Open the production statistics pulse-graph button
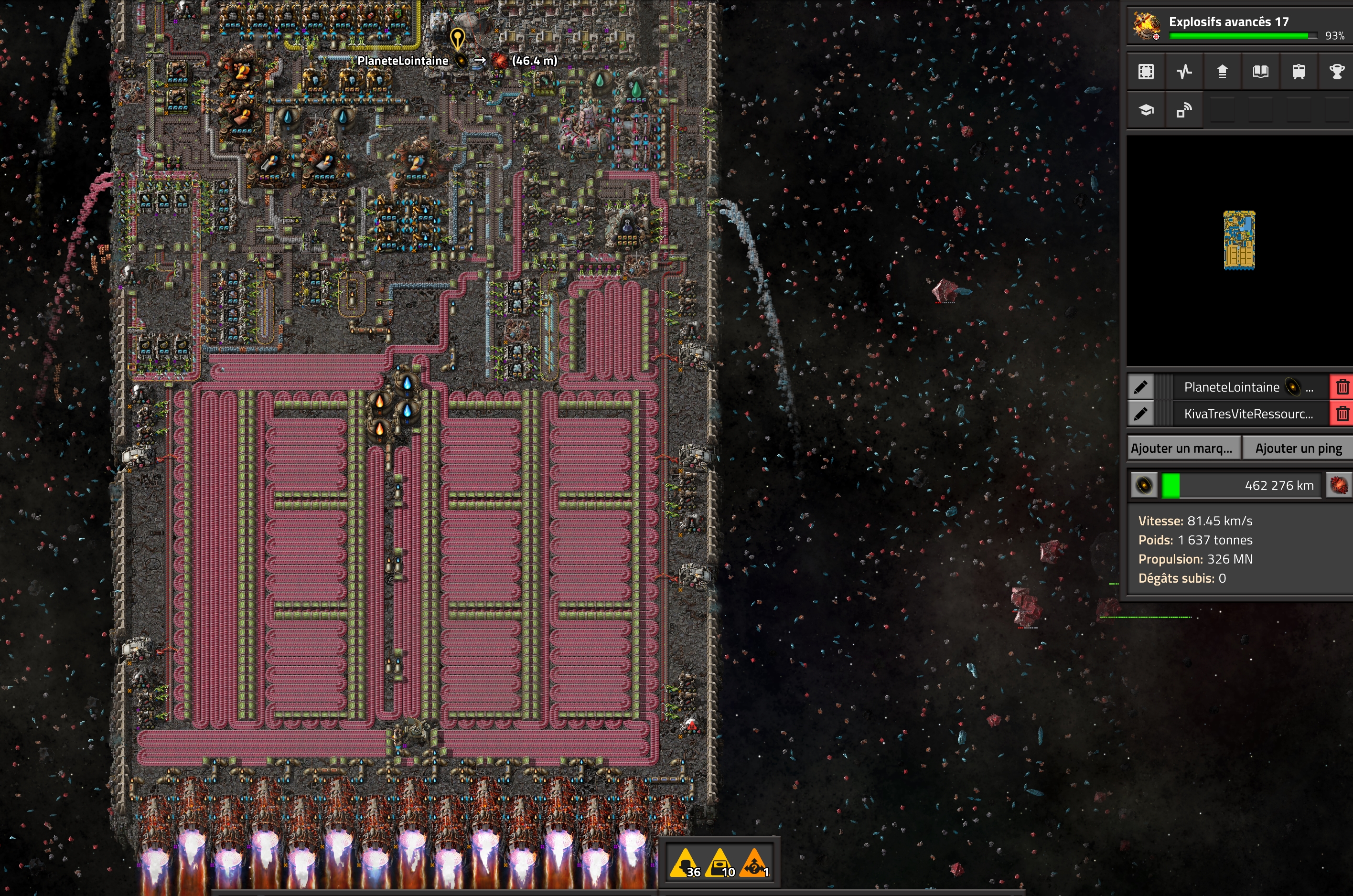 tap(1184, 72)
